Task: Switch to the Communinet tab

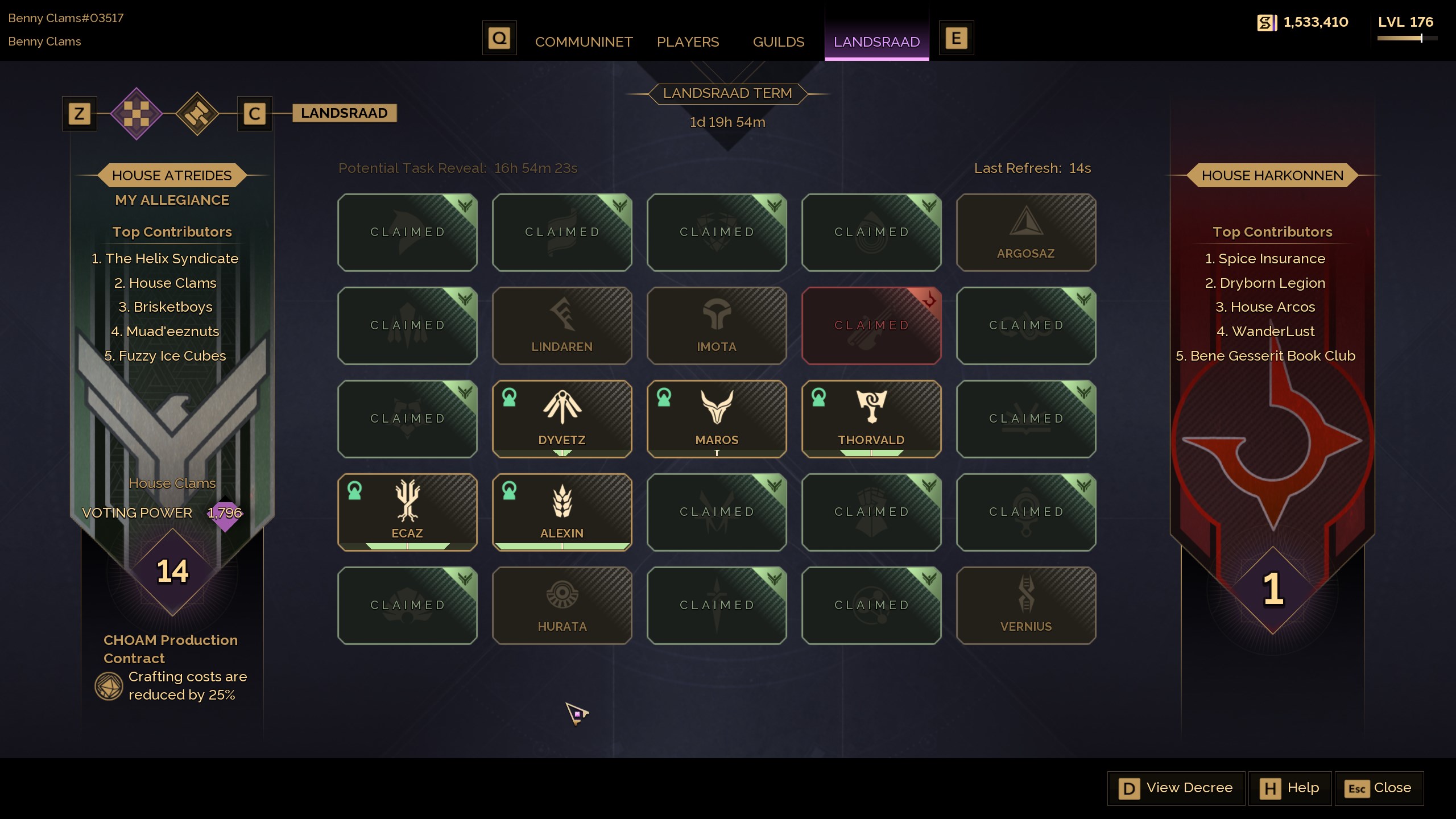Action: (584, 42)
